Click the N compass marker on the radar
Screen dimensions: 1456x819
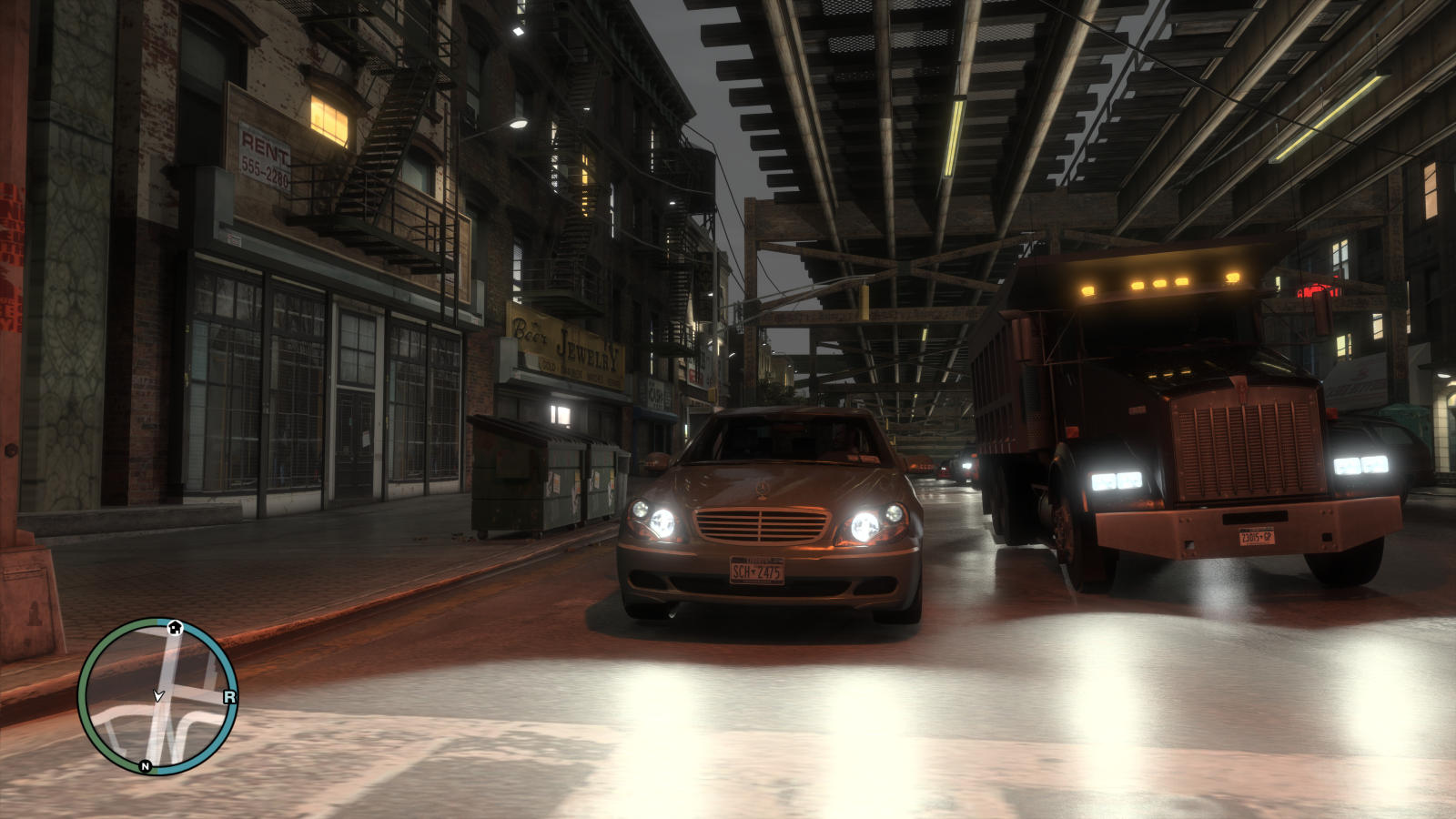point(145,765)
